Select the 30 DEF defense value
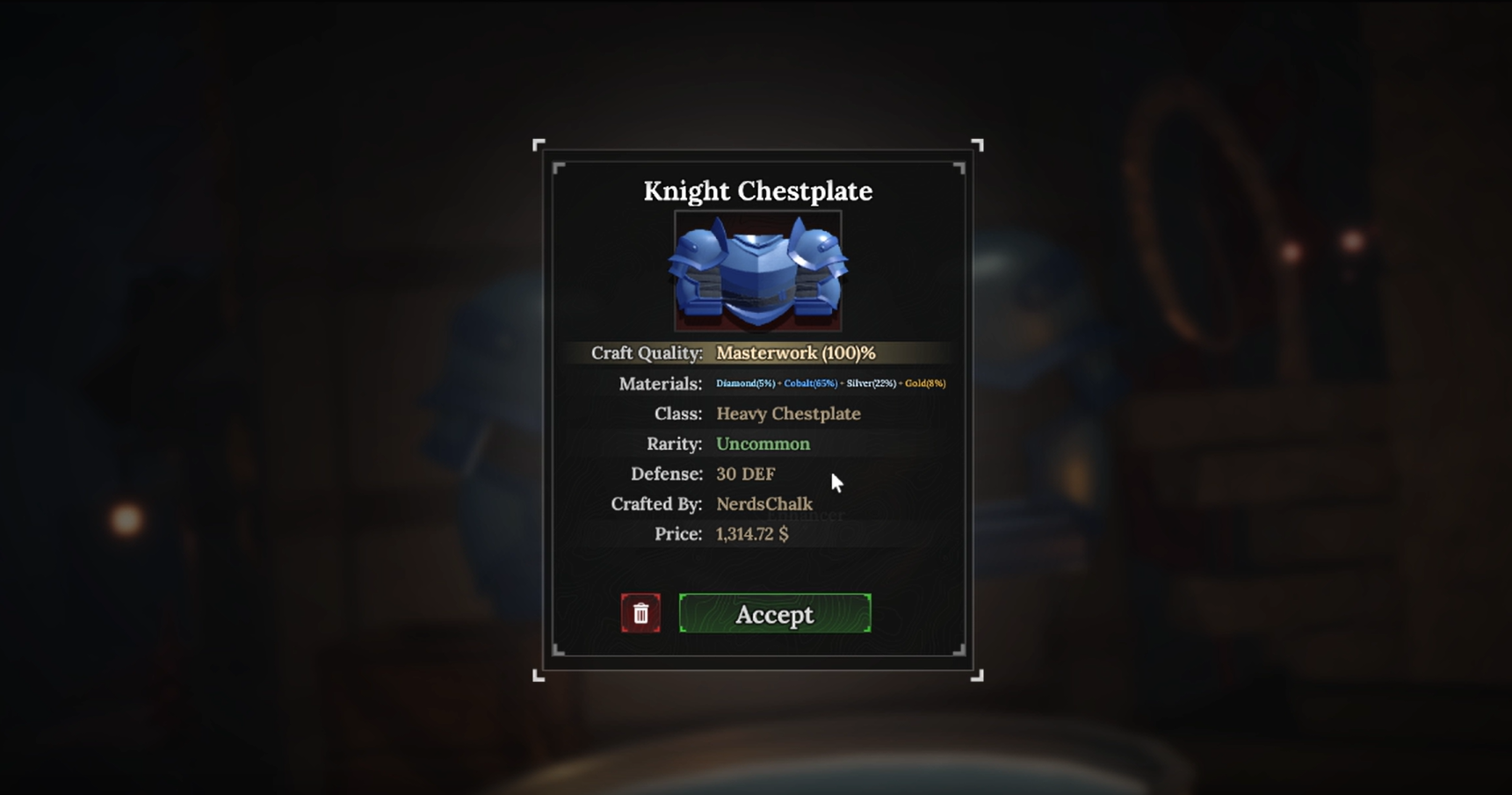This screenshot has height=795, width=1512. 745,473
